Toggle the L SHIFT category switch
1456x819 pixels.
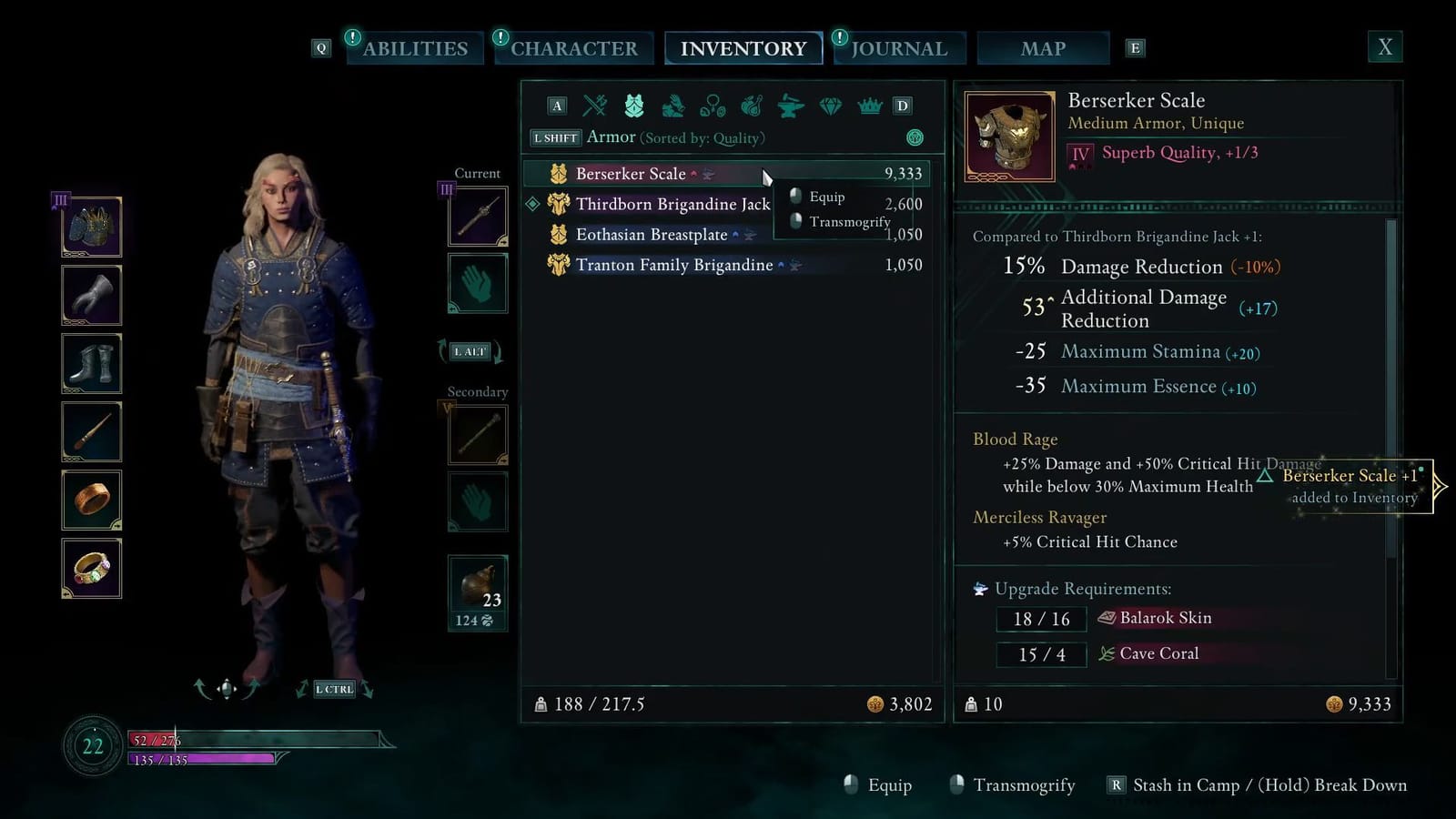click(555, 137)
